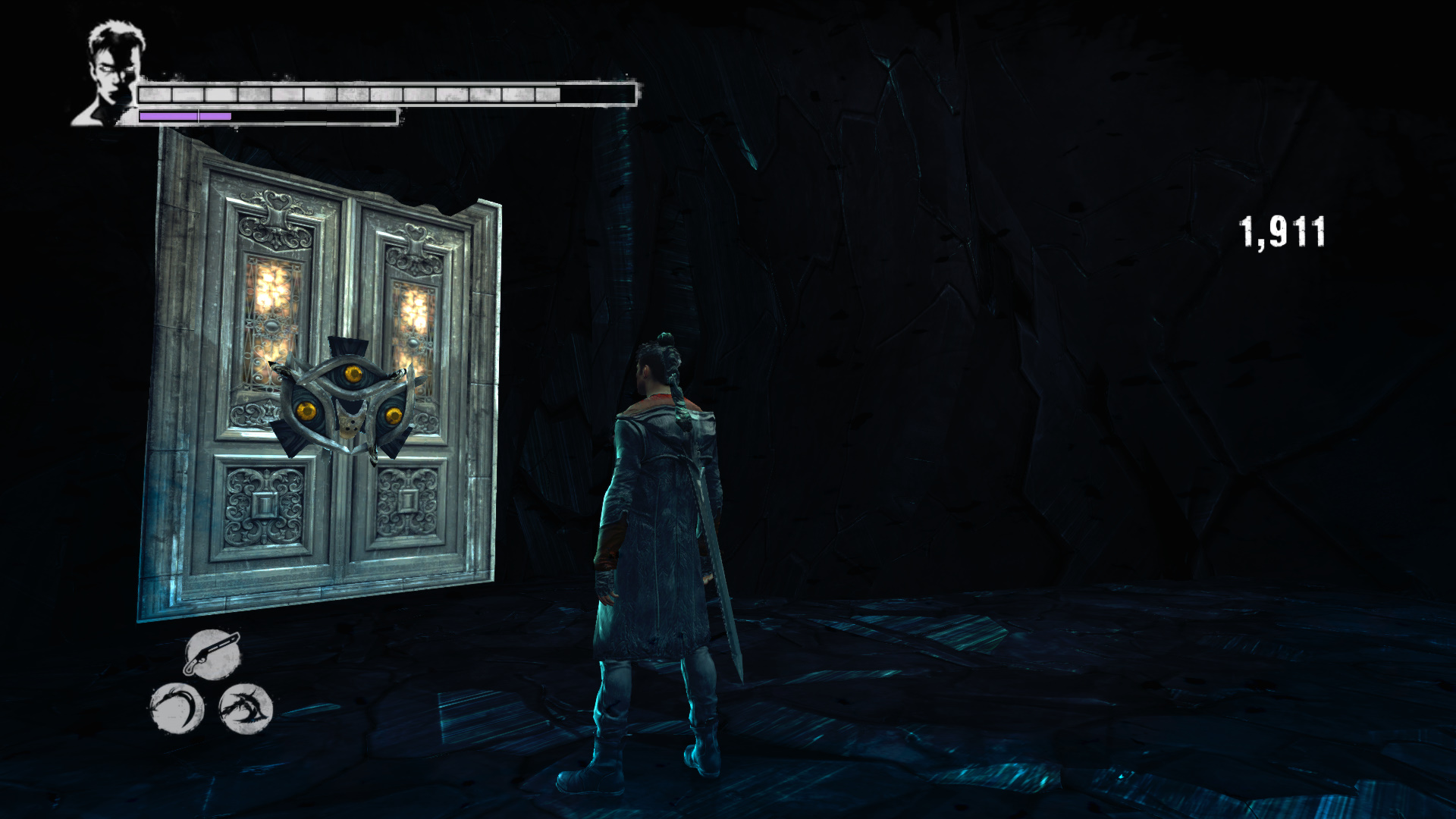Click Dante's portrait in the HUD
Screen dimensions: 1456x819
point(111,74)
